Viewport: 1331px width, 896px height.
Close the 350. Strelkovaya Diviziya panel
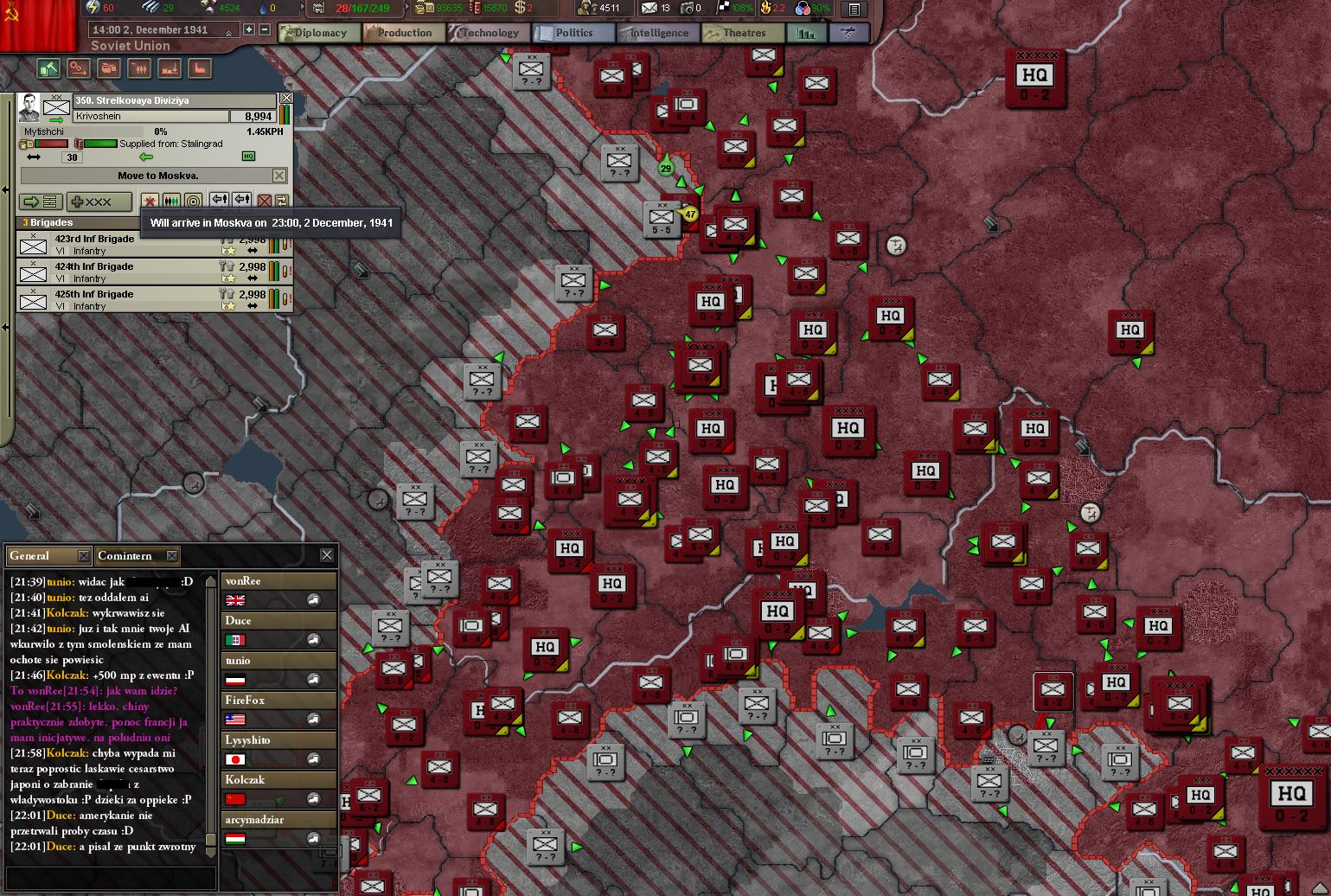pyautogui.click(x=286, y=99)
